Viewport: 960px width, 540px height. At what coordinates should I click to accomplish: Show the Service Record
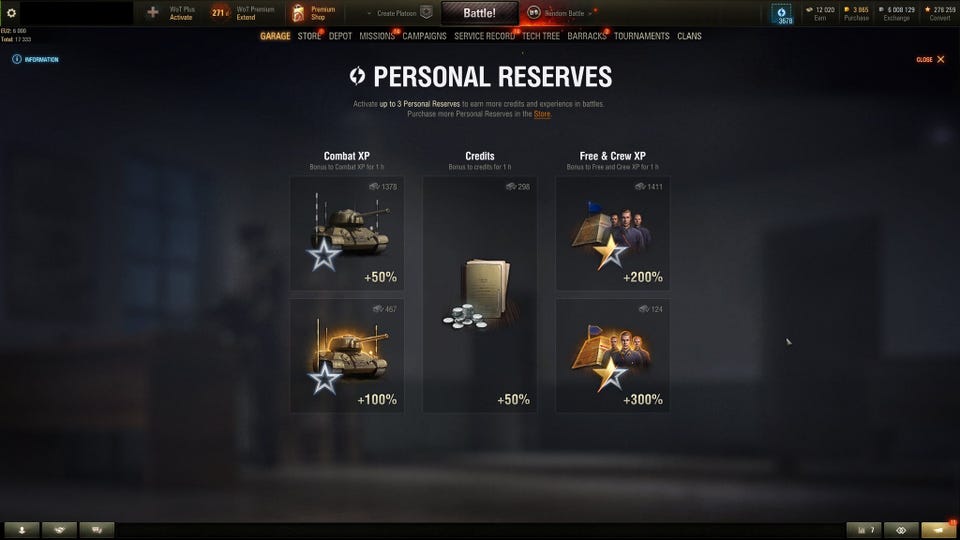pos(484,36)
